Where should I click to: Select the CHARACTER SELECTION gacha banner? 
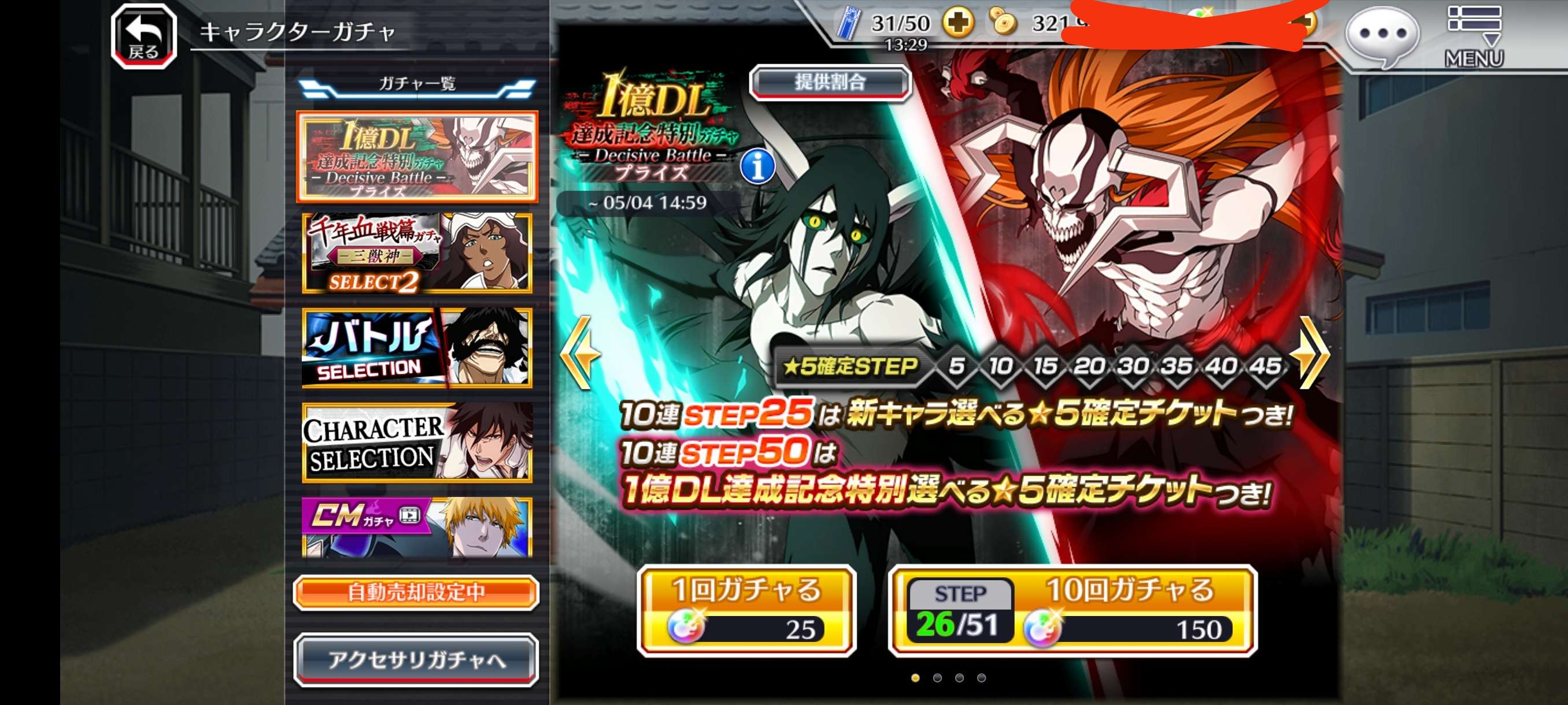417,443
